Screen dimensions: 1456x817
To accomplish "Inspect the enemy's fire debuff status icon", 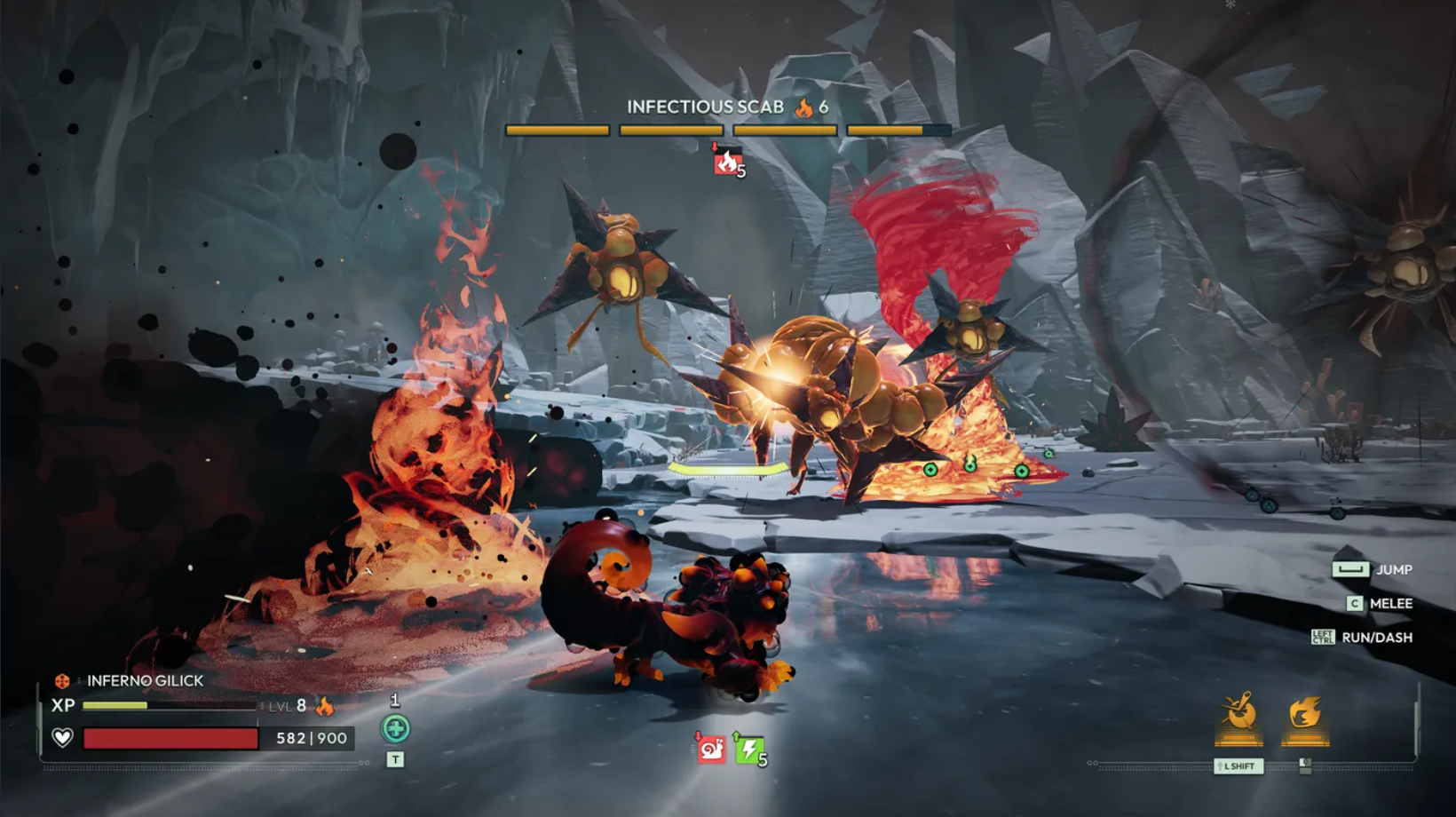I will pos(726,162).
